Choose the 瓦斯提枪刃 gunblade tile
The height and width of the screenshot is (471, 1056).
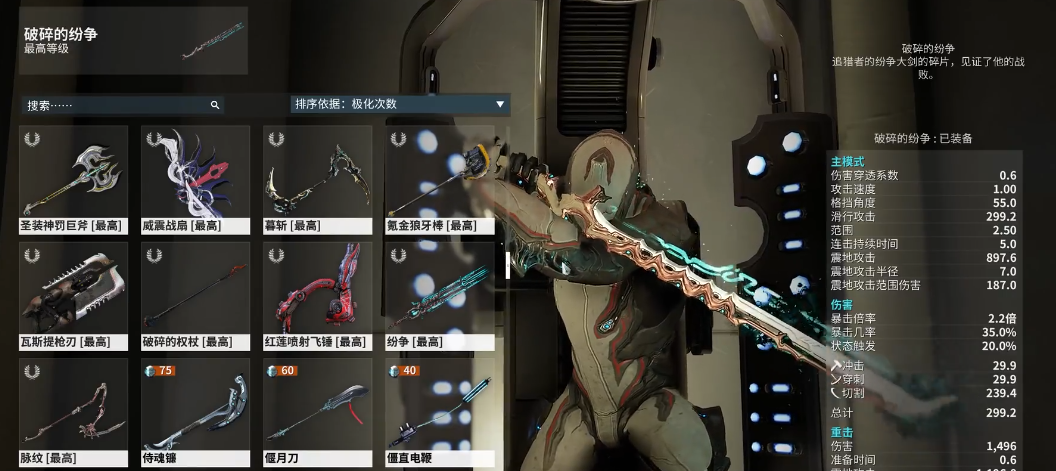pyautogui.click(x=74, y=295)
